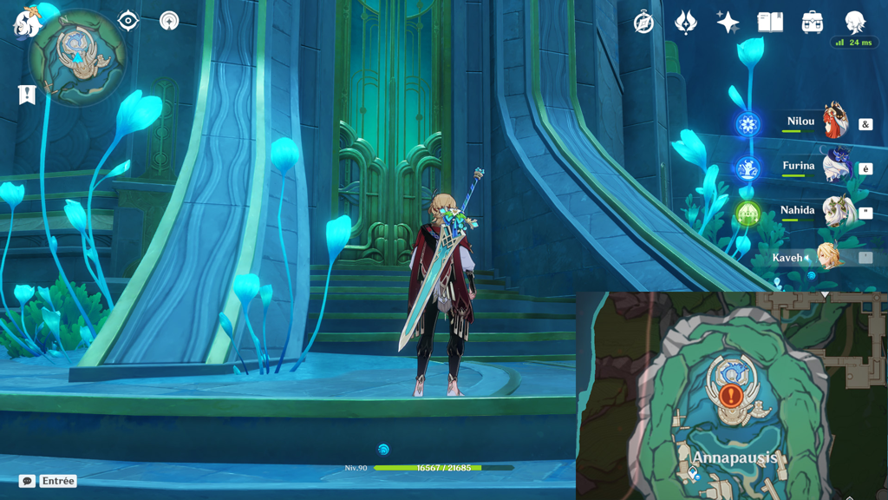Open the backpack icon in top bar
The width and height of the screenshot is (888, 500).
coord(813,22)
